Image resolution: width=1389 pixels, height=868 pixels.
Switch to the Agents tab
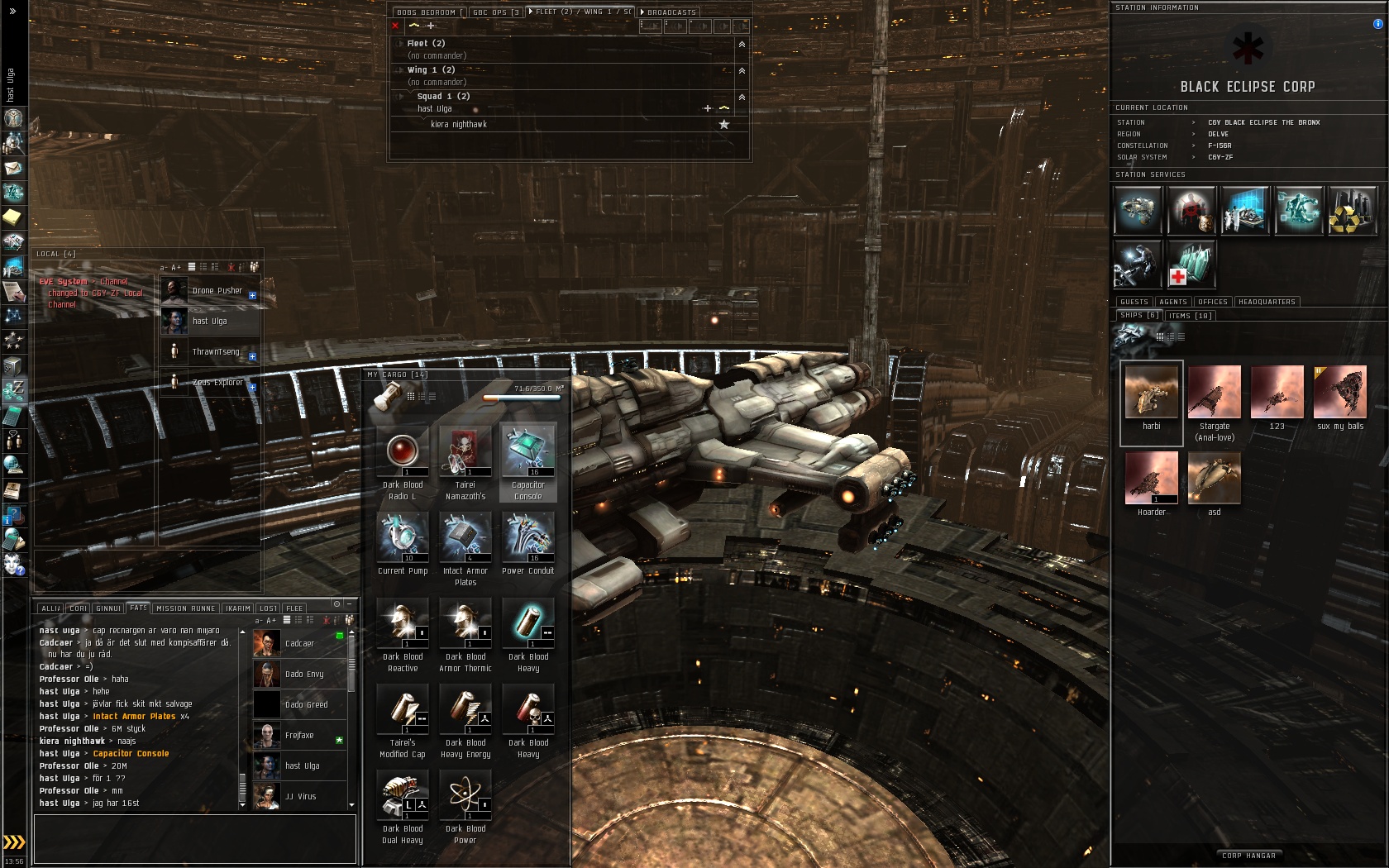coord(1172,302)
